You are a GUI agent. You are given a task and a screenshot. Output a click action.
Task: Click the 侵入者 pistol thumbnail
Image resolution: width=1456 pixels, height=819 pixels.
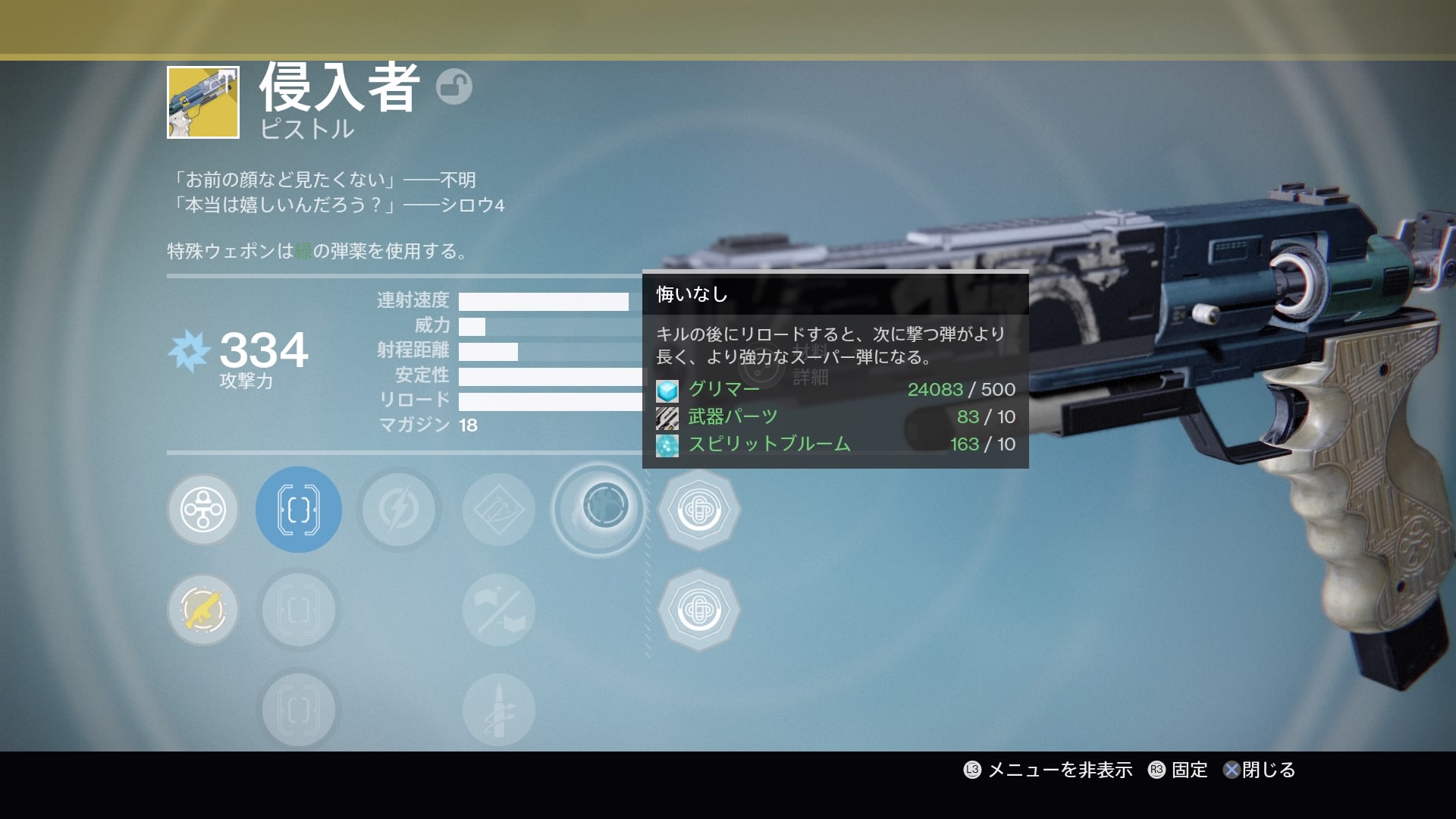click(203, 102)
